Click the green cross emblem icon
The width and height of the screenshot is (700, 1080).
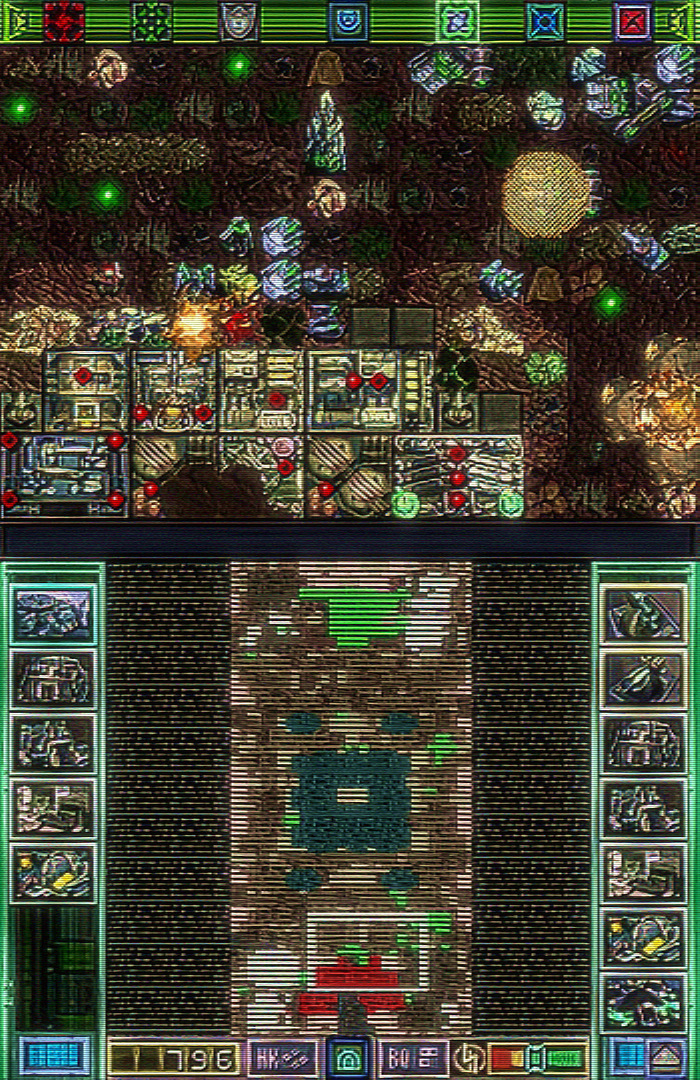(152, 21)
